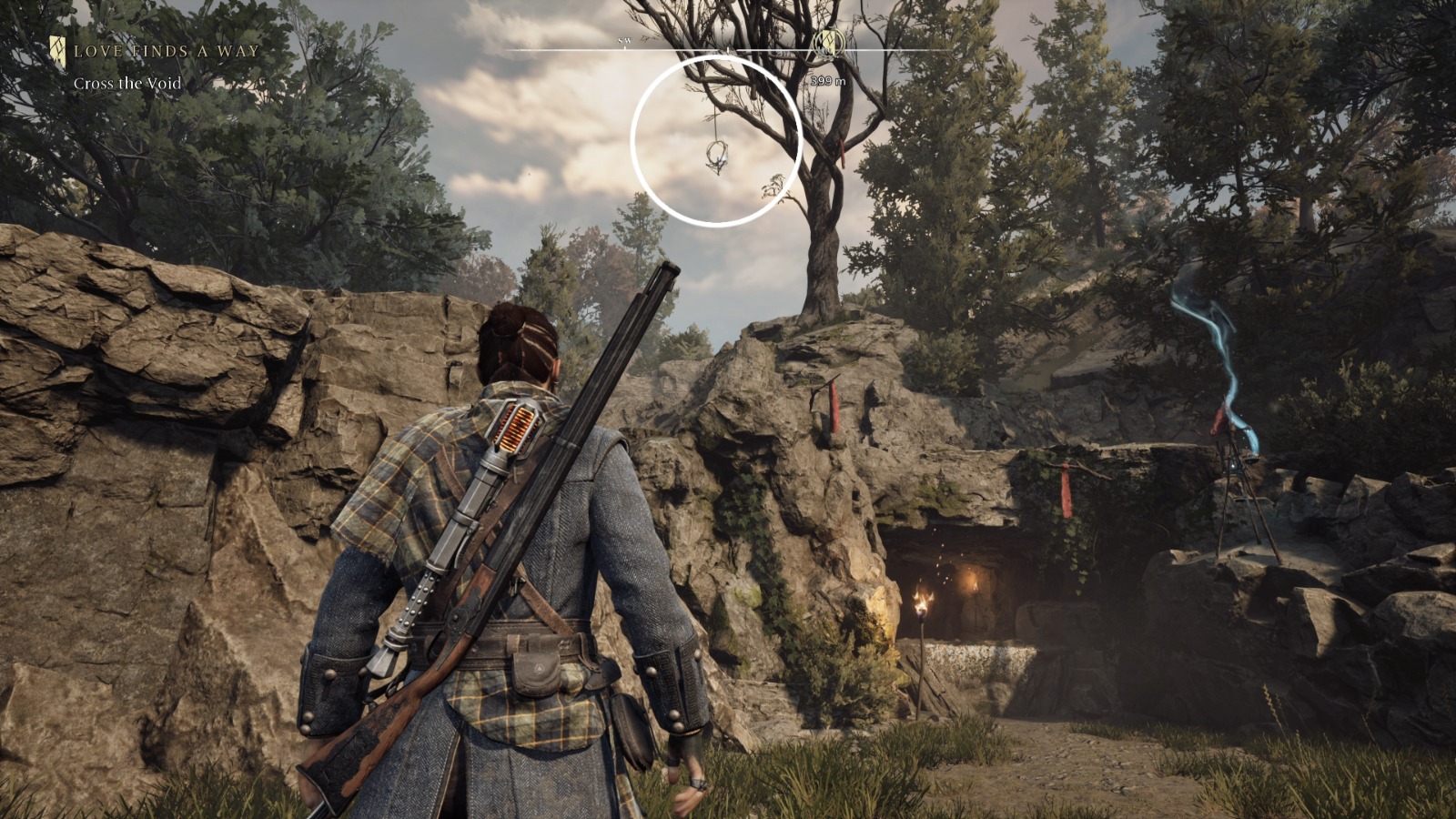Image resolution: width=1456 pixels, height=819 pixels.
Task: Click the quest marker on the compass
Action: point(827,42)
